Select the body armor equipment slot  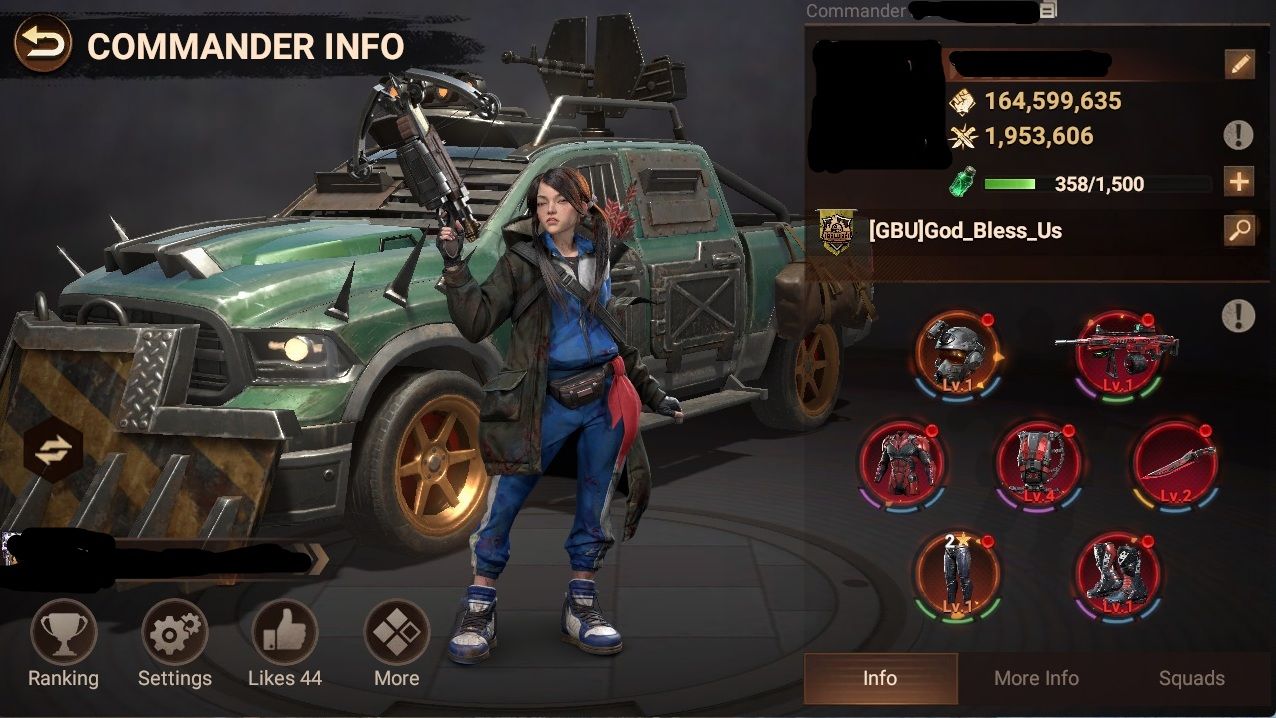pyautogui.click(x=901, y=462)
